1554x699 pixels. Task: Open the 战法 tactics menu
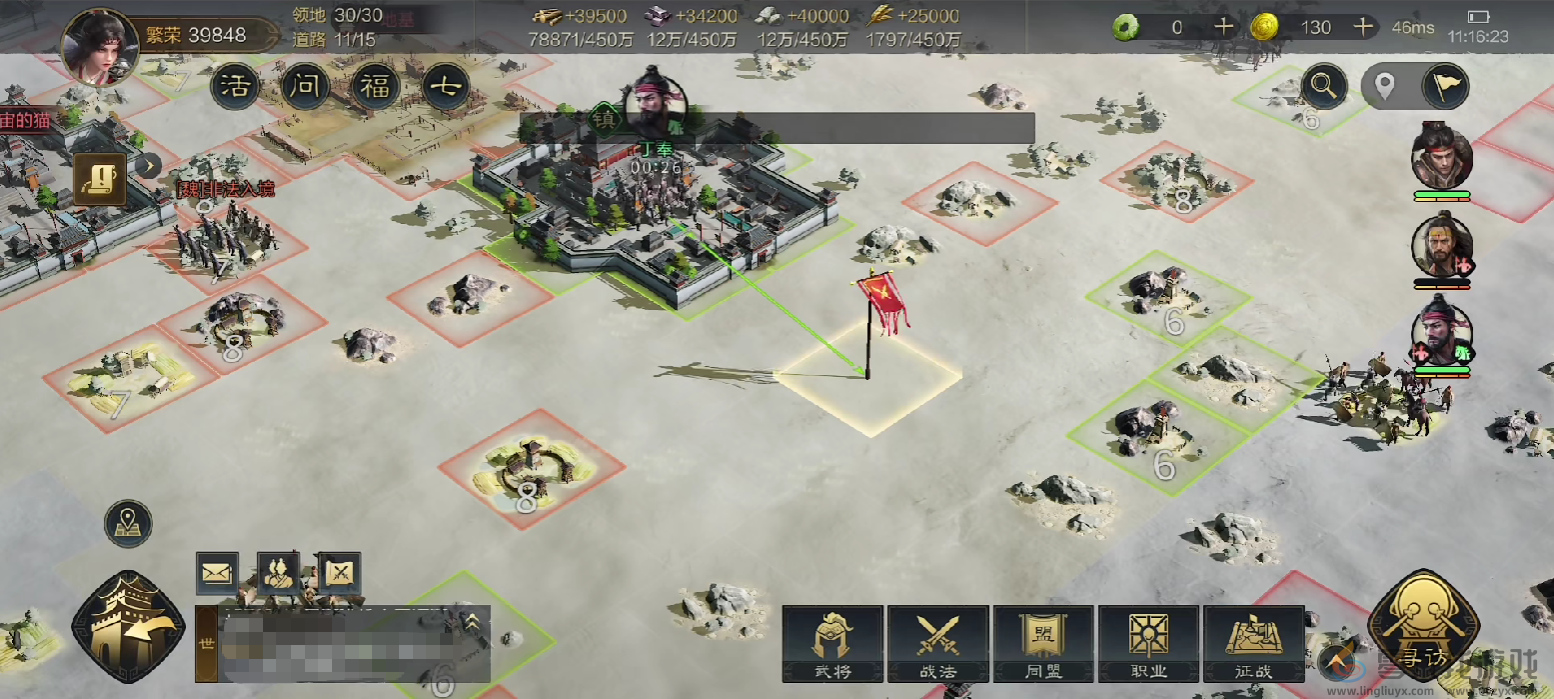pos(938,643)
